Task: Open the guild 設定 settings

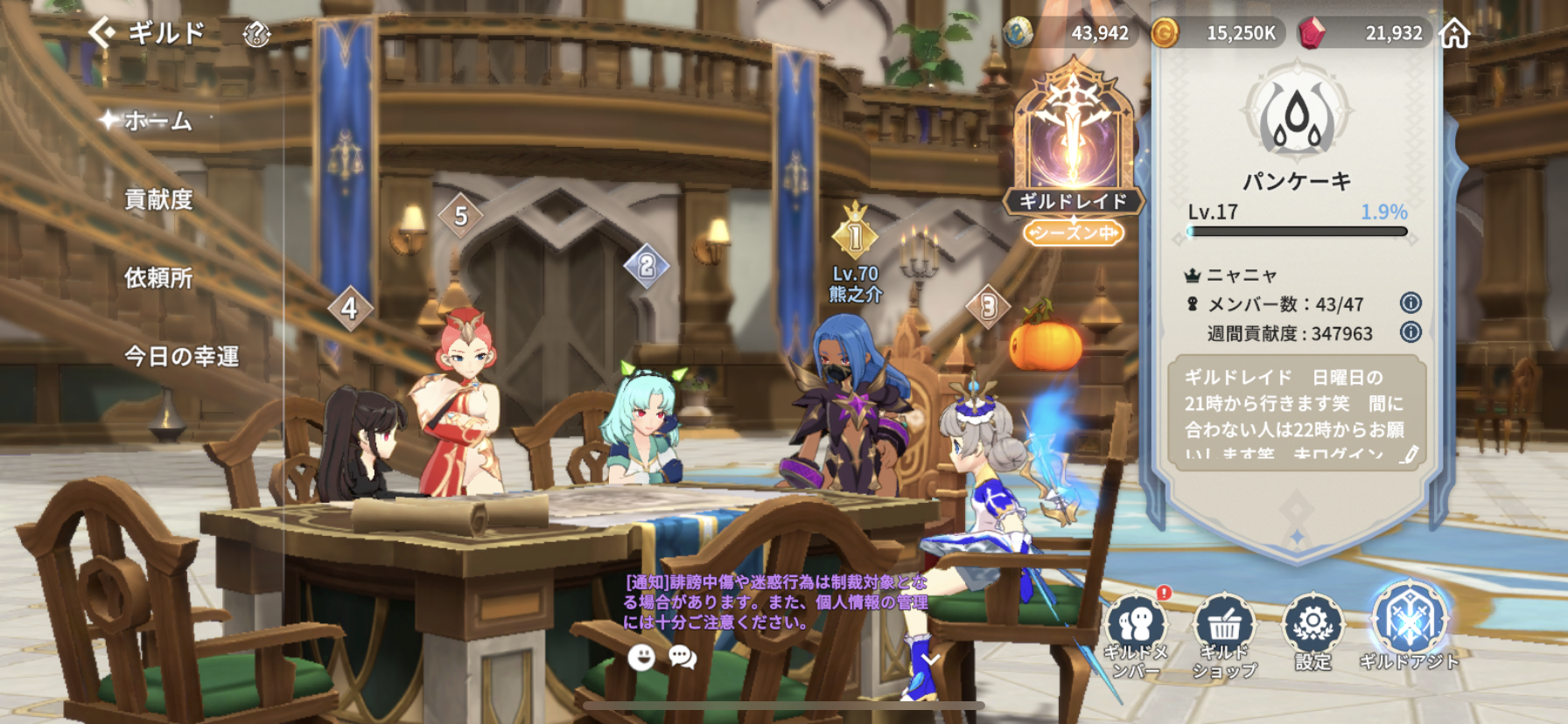Action: pos(1312,631)
